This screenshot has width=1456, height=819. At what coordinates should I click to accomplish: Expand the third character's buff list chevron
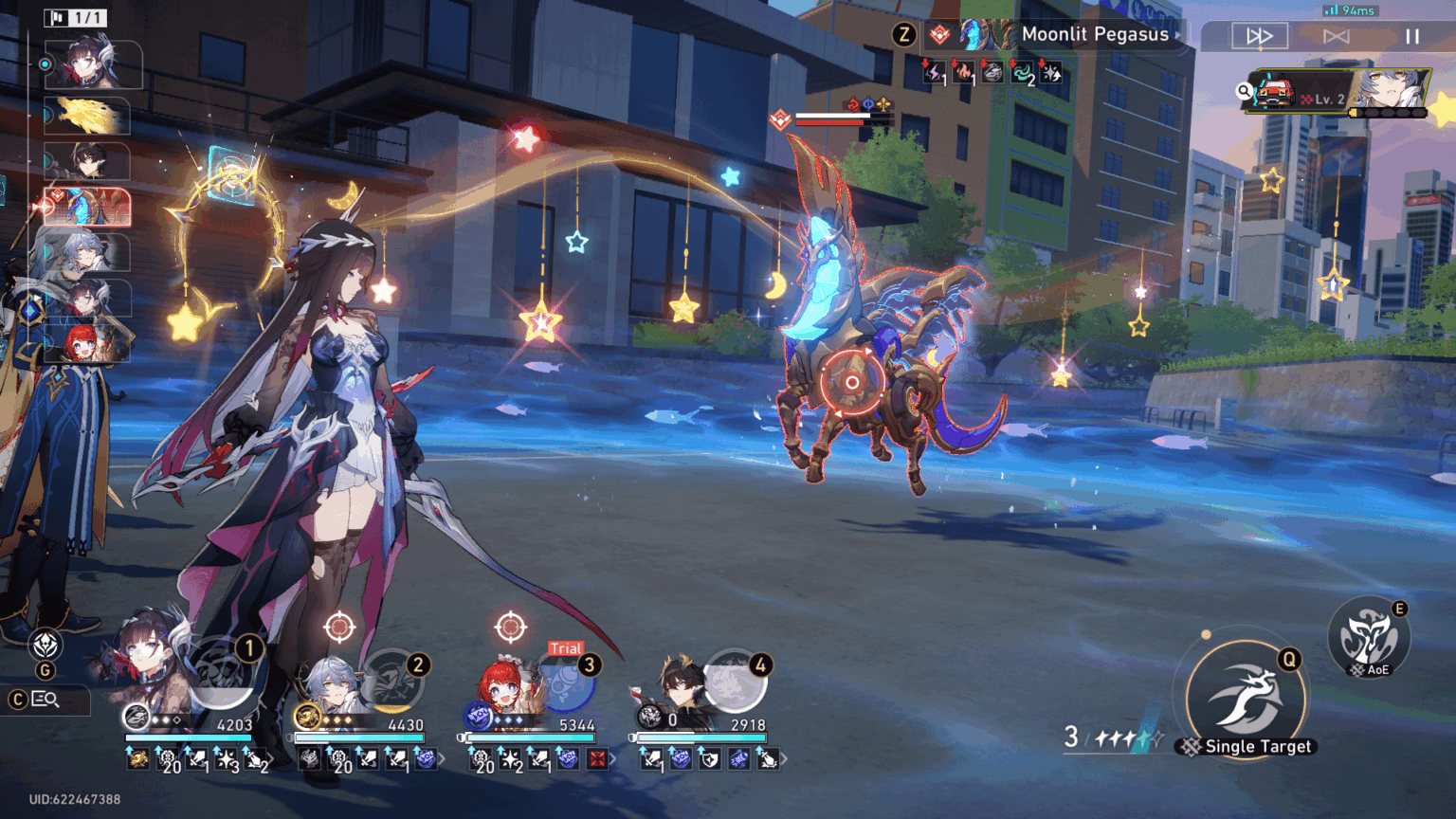[x=612, y=758]
